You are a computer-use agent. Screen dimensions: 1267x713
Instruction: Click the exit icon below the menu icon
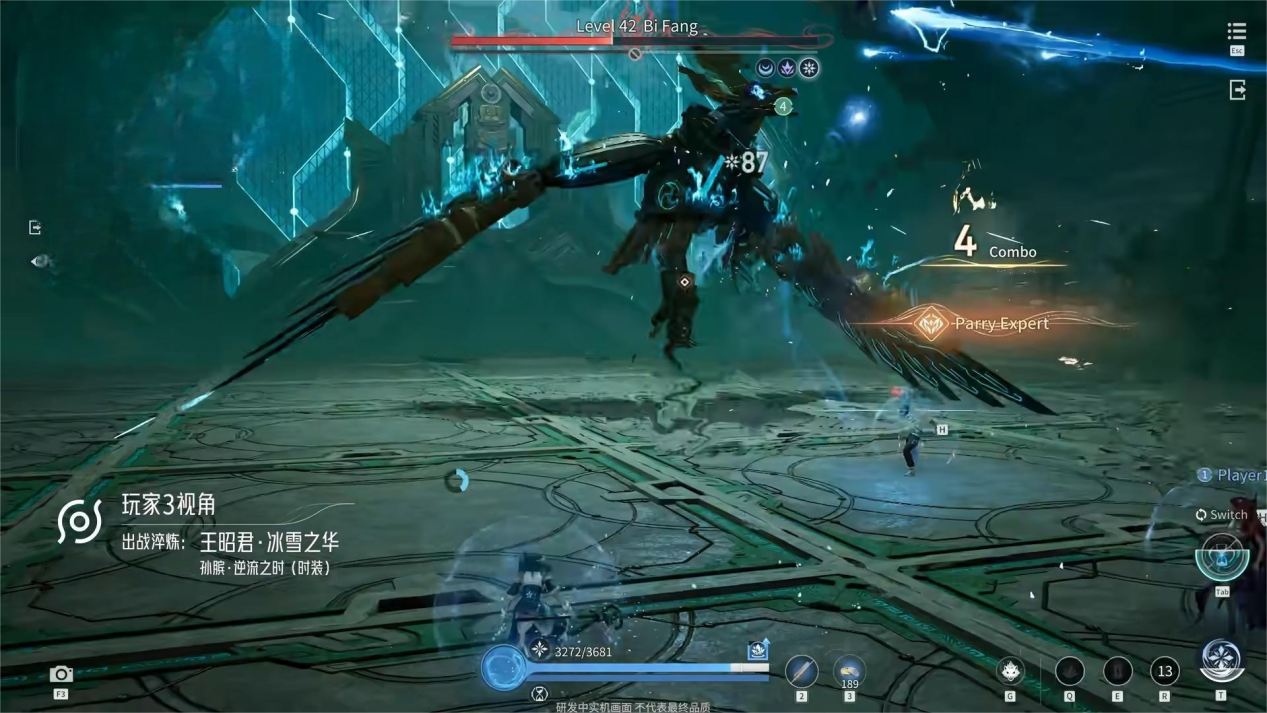click(x=1237, y=90)
